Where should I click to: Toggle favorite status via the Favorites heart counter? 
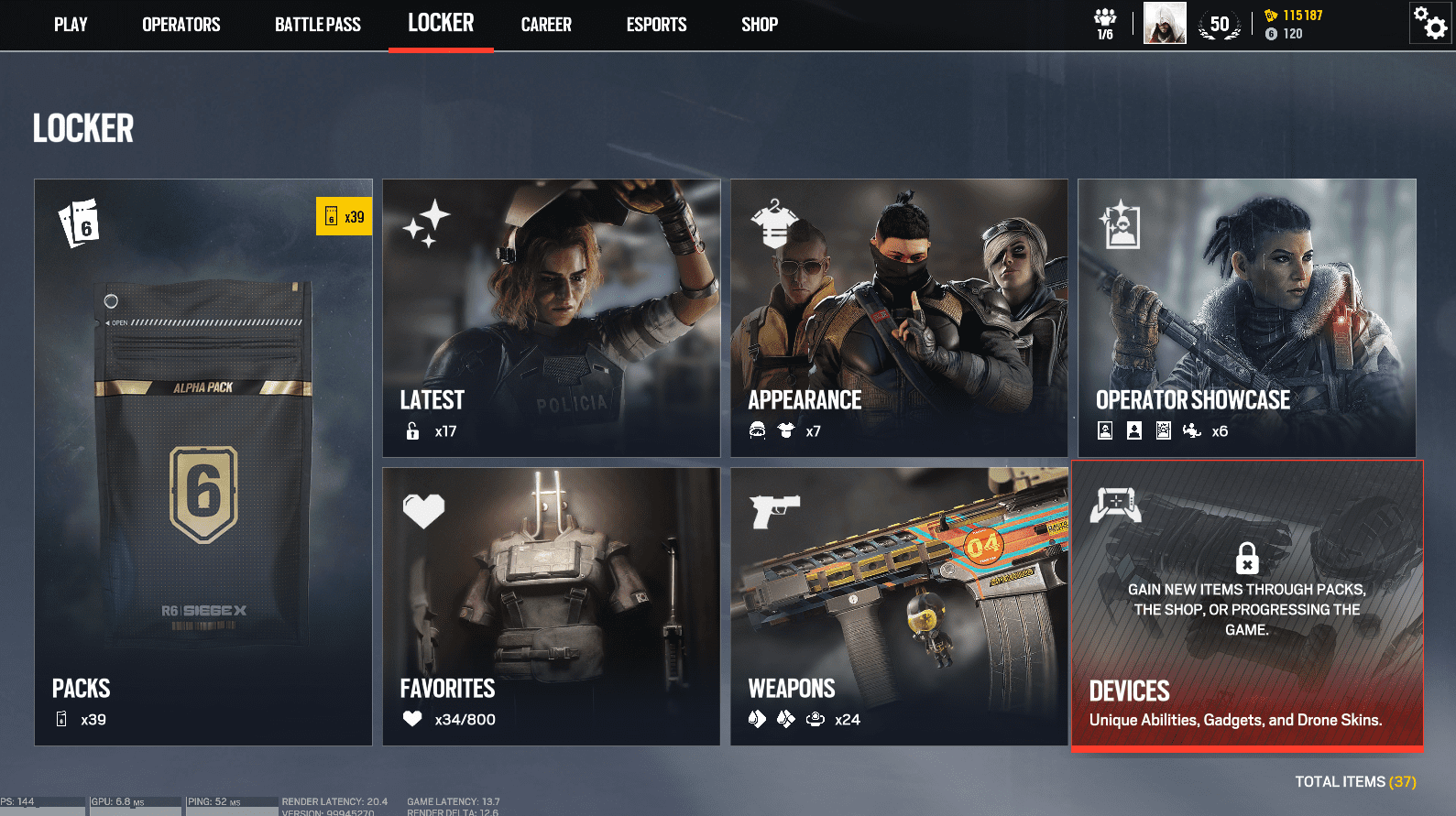[412, 719]
